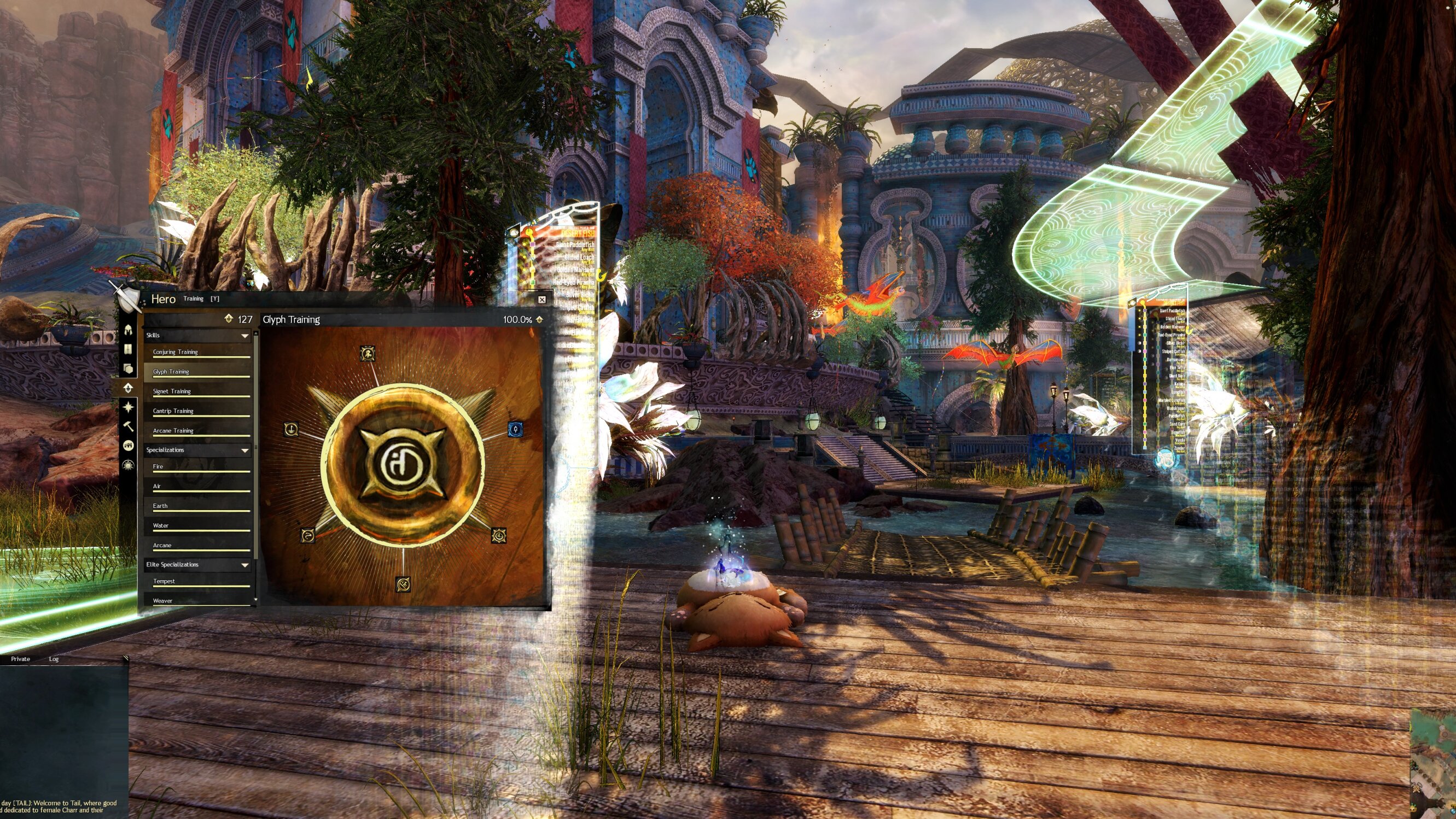Viewport: 1456px width, 819px height.
Task: Switch to the Private chat tab
Action: [20, 659]
